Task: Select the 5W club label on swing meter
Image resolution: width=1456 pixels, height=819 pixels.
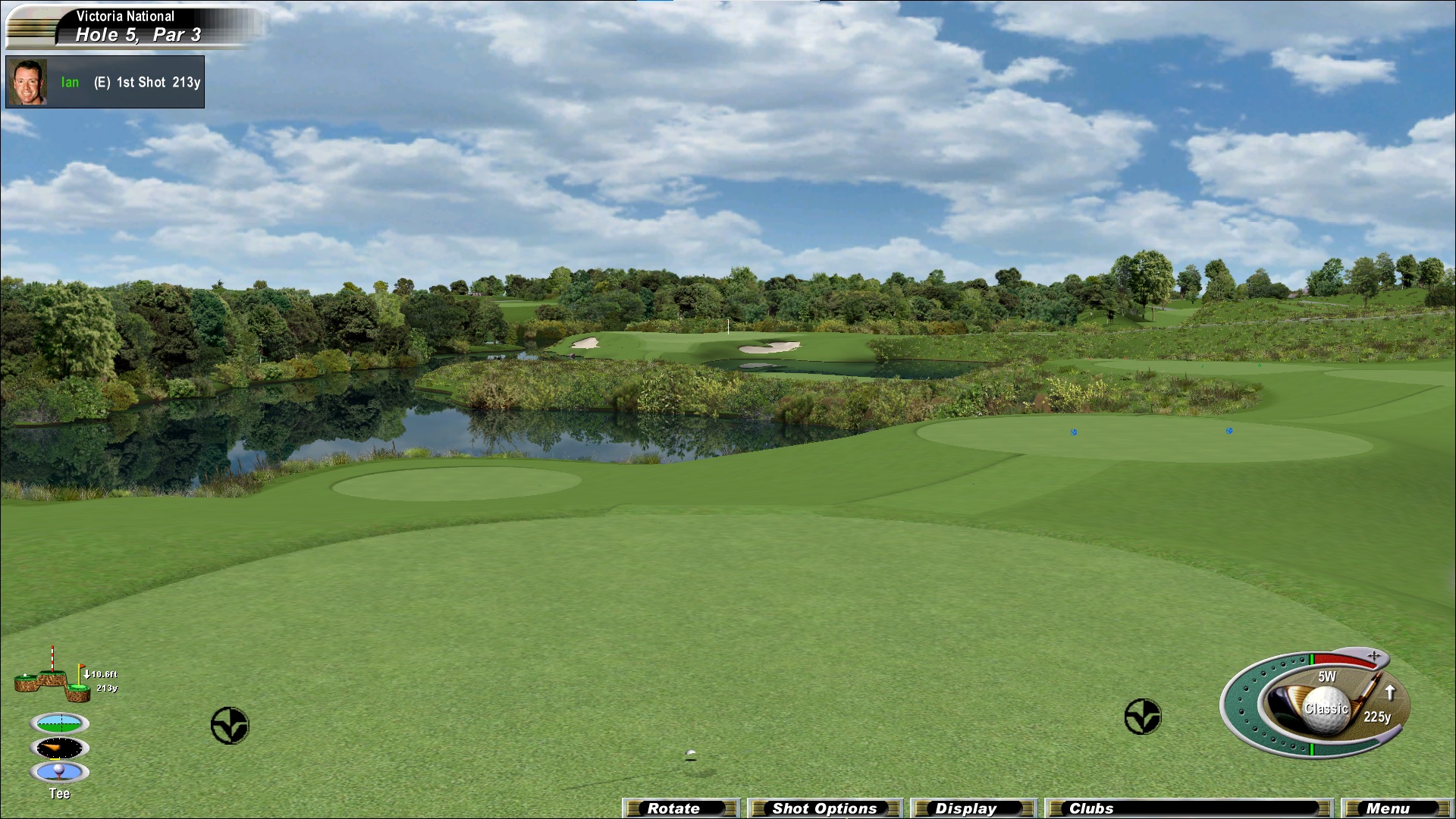Action: click(x=1326, y=676)
